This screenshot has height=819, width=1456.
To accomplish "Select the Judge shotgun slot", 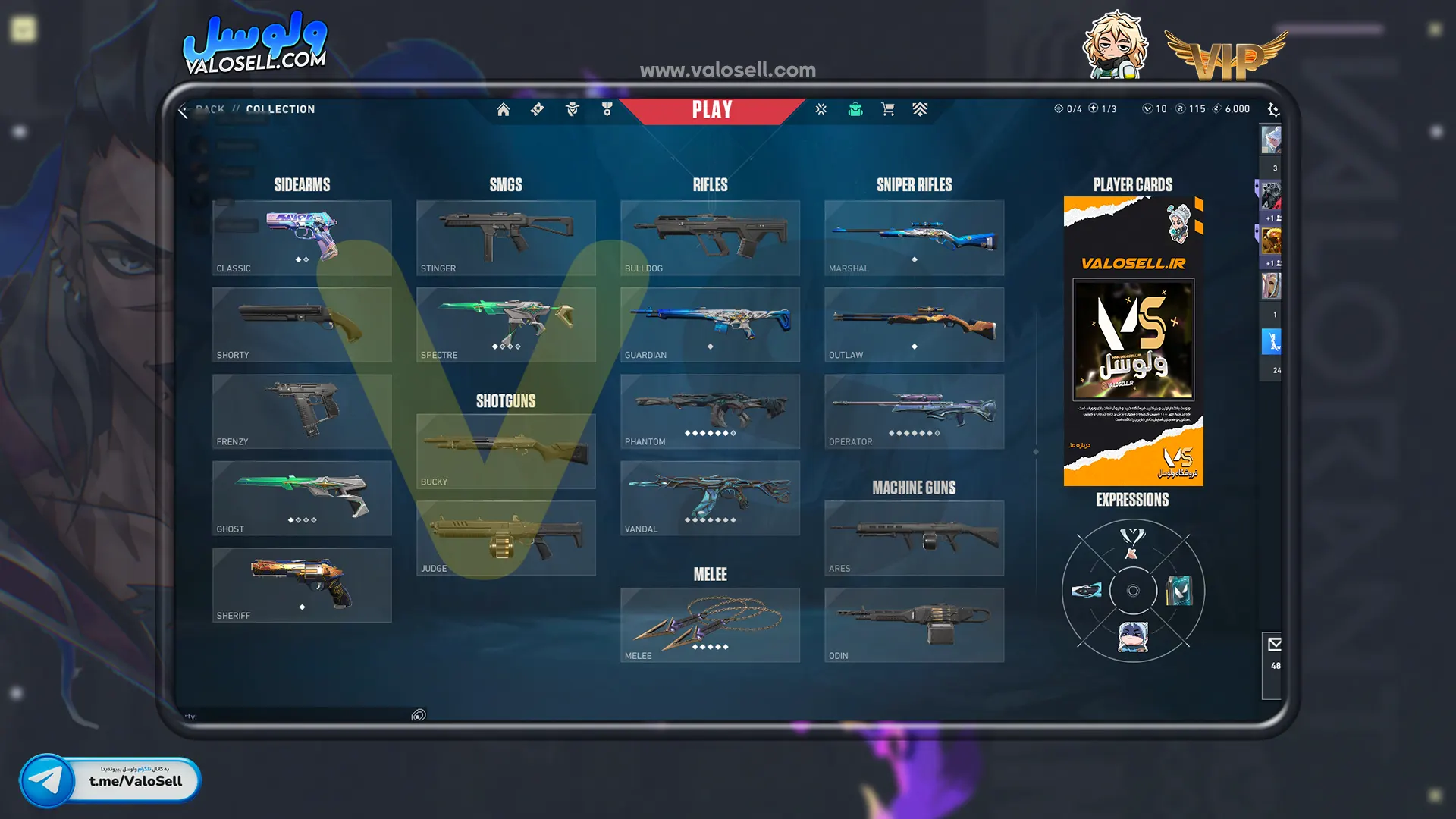I will click(x=506, y=538).
